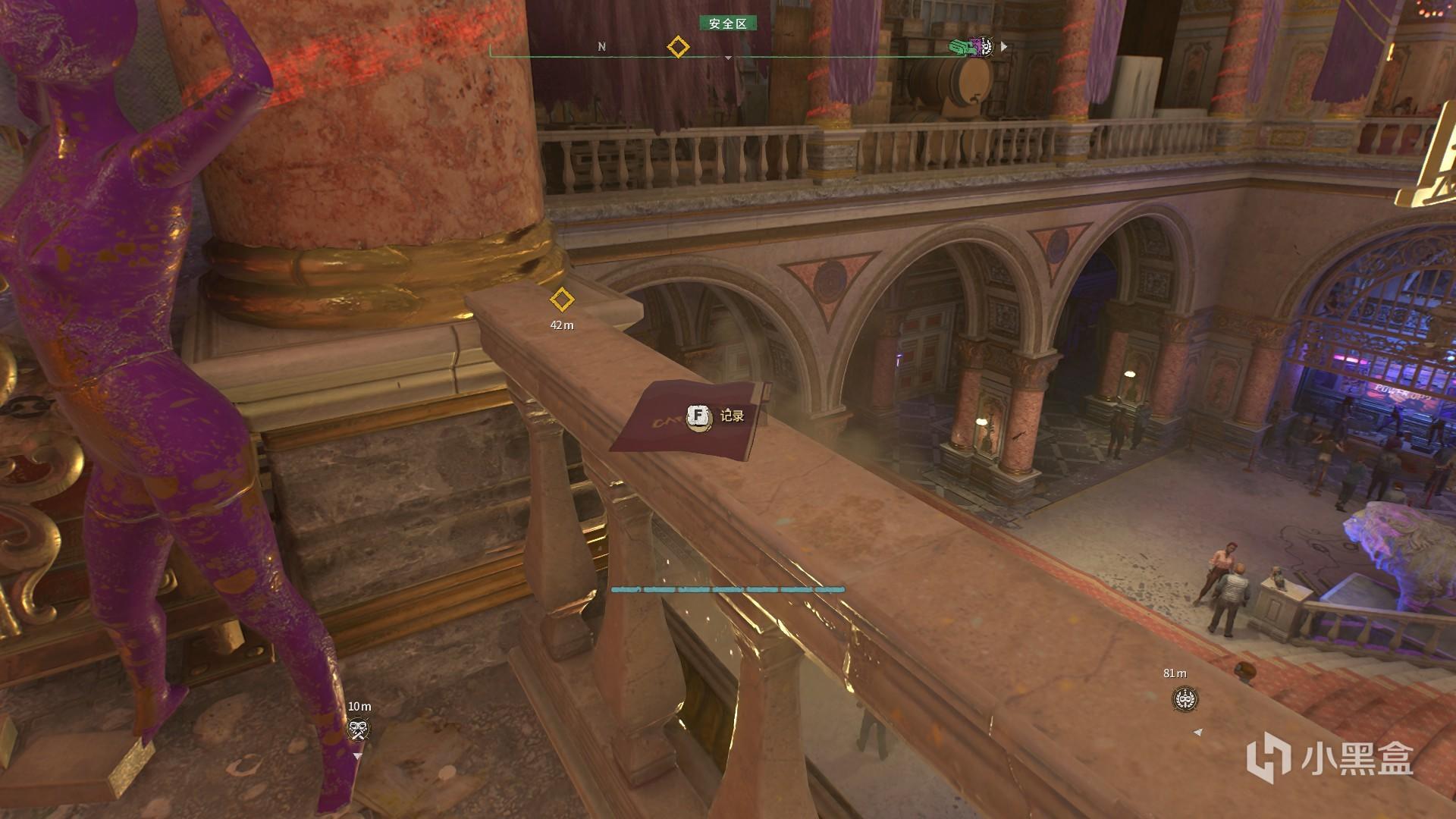The height and width of the screenshot is (819, 1456).
Task: Click the round emblem icon on the compass
Action: pyautogui.click(x=983, y=47)
